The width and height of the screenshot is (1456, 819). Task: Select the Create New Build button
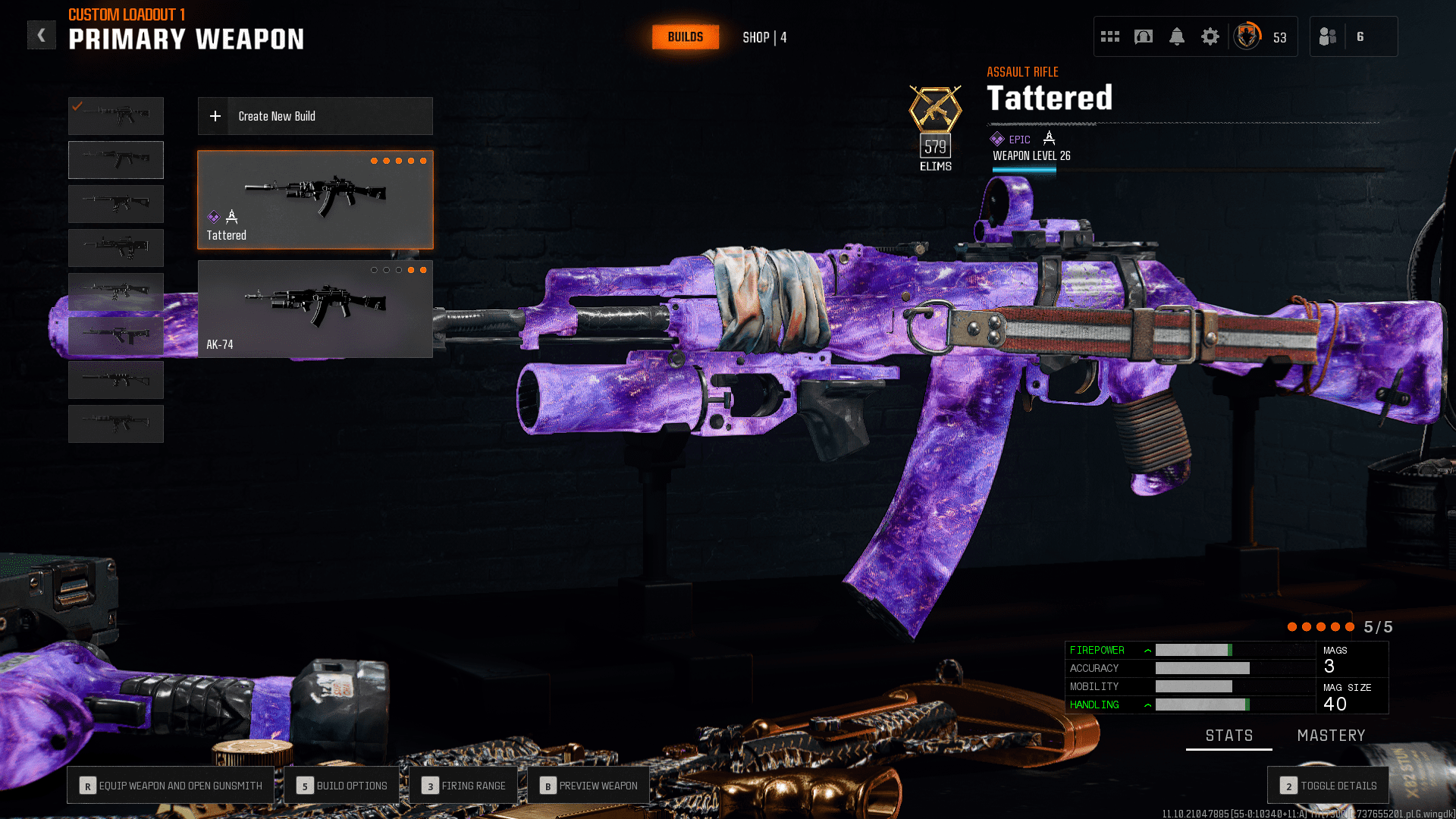click(x=315, y=116)
